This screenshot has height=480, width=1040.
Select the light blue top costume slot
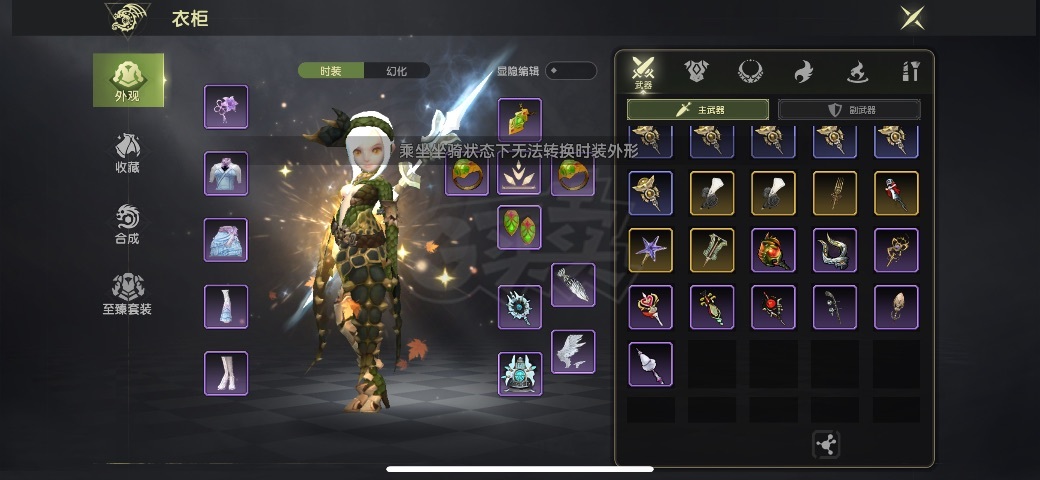[226, 173]
